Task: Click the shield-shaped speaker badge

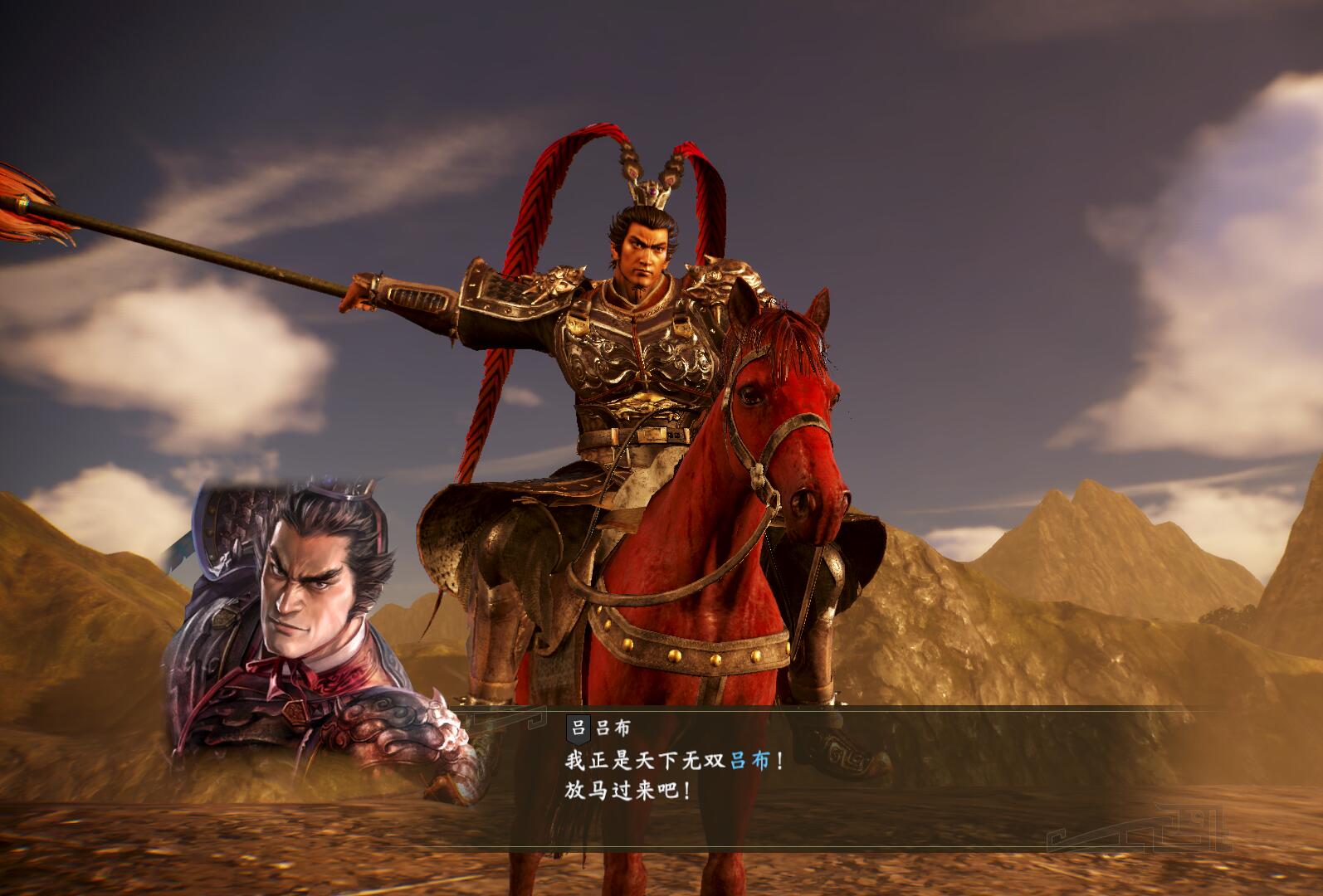Action: click(x=578, y=728)
